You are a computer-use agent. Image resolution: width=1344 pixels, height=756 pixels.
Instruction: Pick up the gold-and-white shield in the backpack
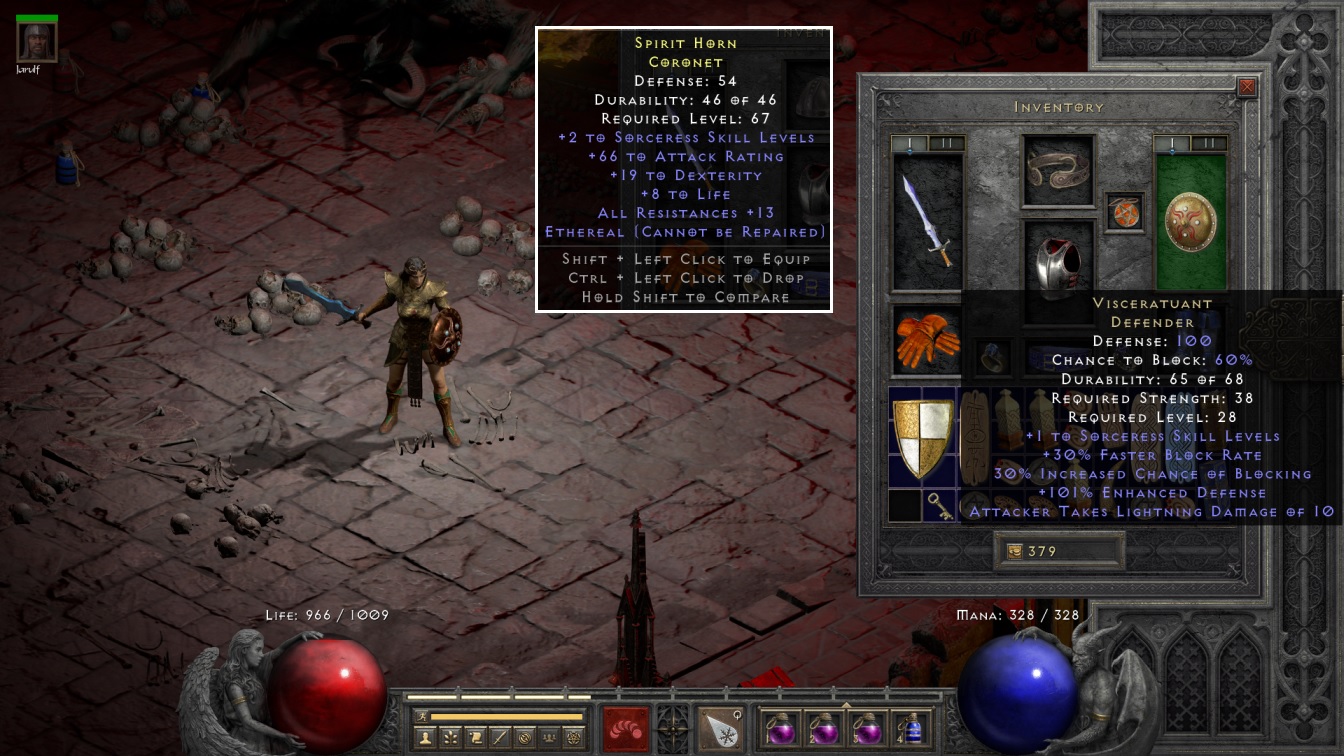tap(922, 436)
